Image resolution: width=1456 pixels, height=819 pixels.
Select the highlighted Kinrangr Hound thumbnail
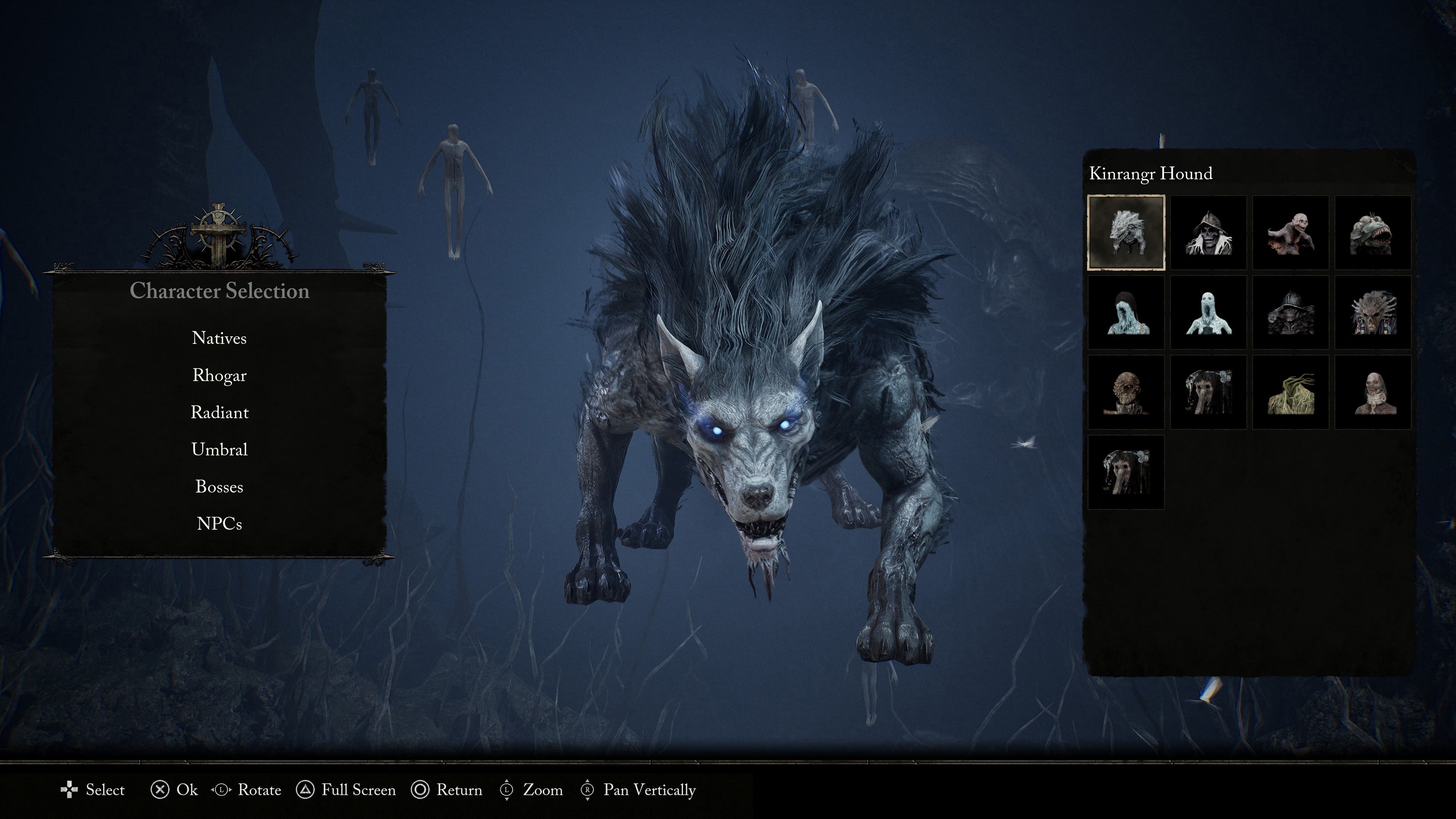pyautogui.click(x=1126, y=232)
